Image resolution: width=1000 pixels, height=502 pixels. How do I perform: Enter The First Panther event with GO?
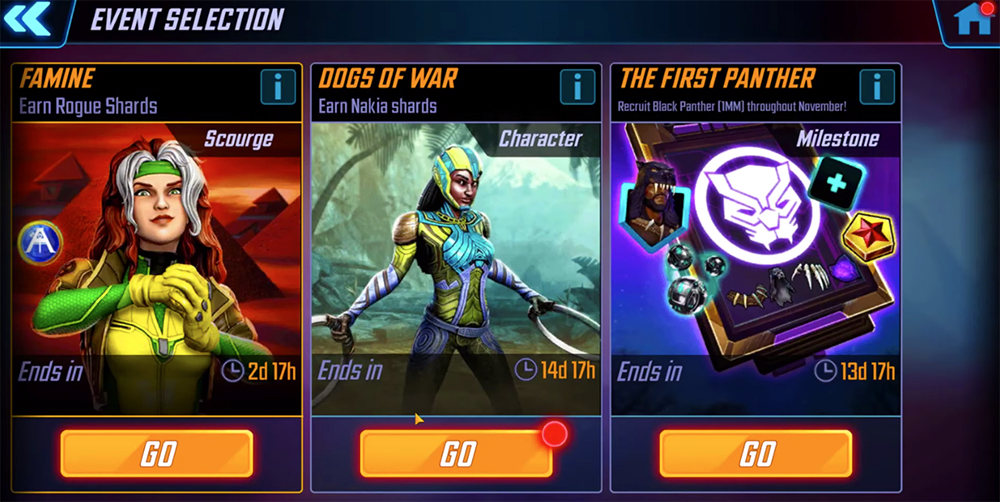tap(756, 454)
